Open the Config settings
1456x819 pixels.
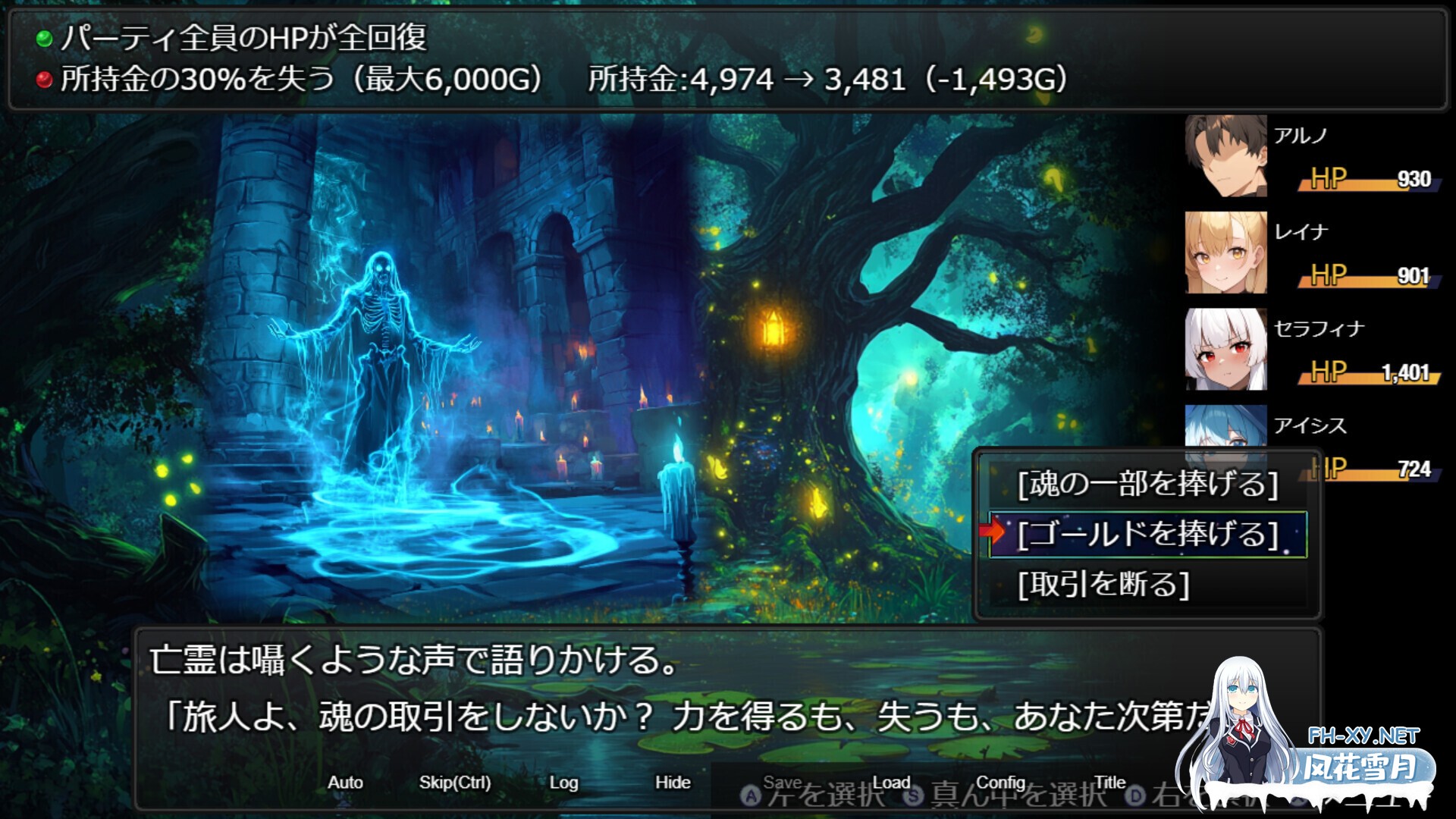[x=1002, y=782]
